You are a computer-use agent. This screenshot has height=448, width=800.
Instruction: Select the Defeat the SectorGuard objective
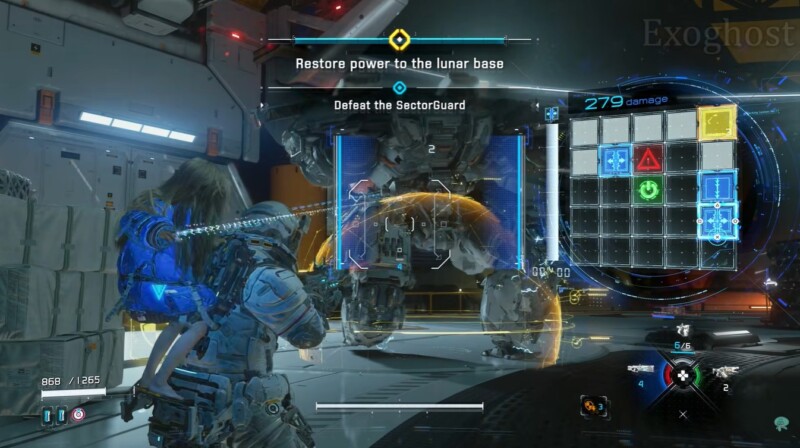(399, 104)
